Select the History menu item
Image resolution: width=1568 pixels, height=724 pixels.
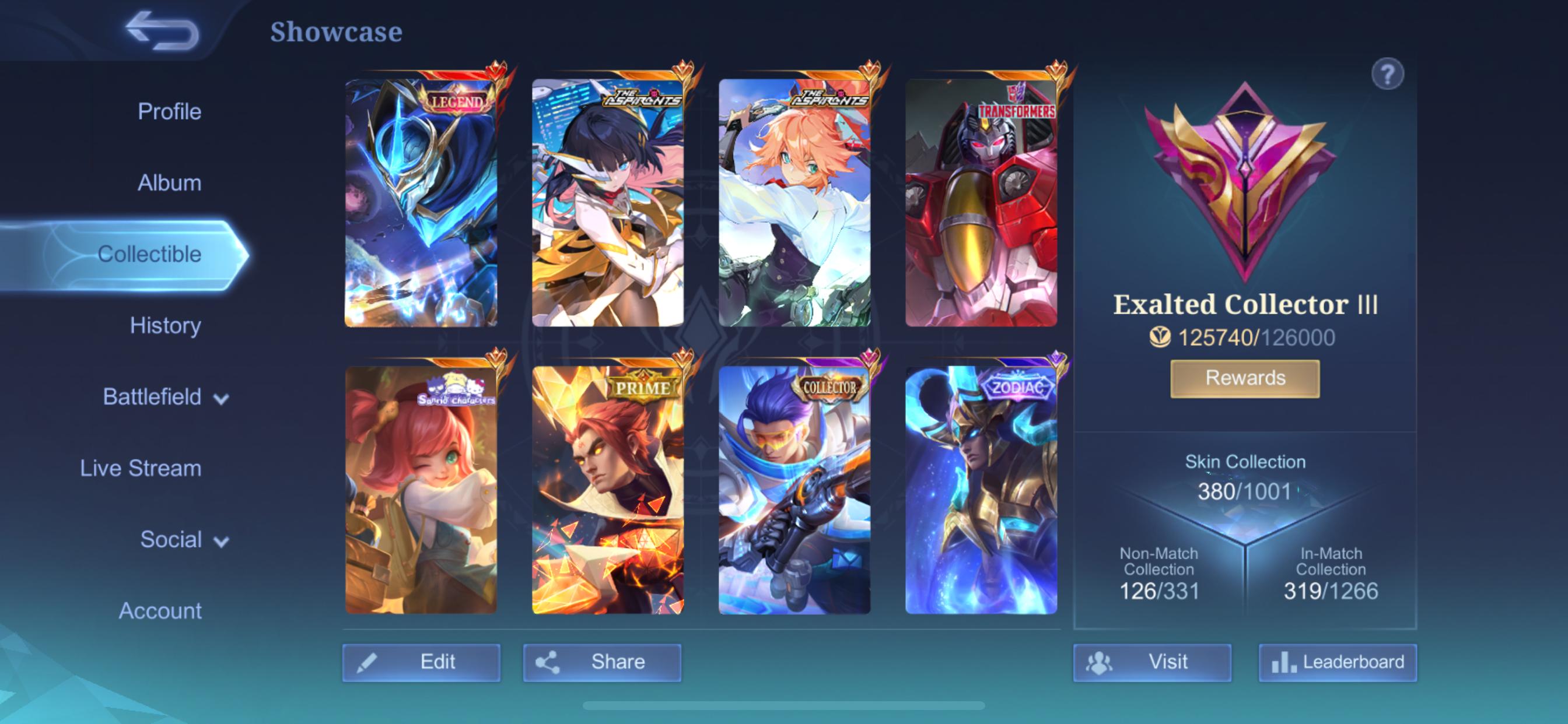166,325
